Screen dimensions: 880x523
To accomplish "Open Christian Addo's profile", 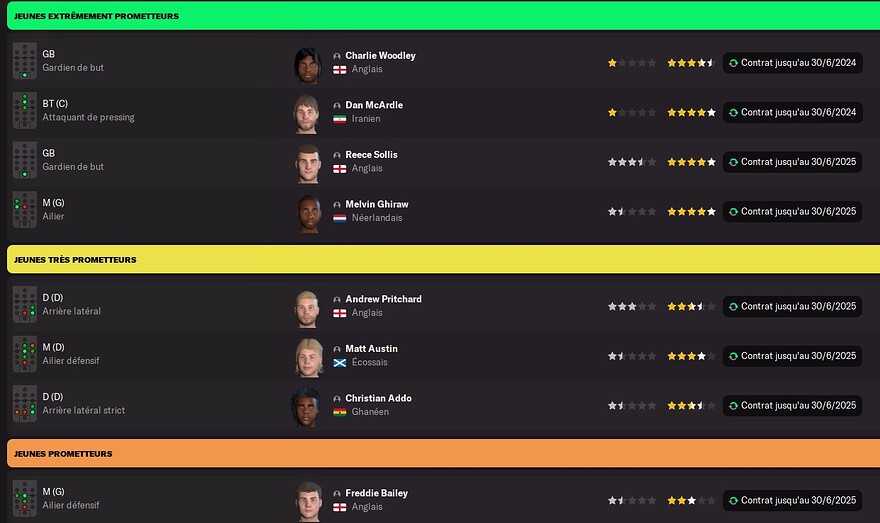I will (x=378, y=398).
